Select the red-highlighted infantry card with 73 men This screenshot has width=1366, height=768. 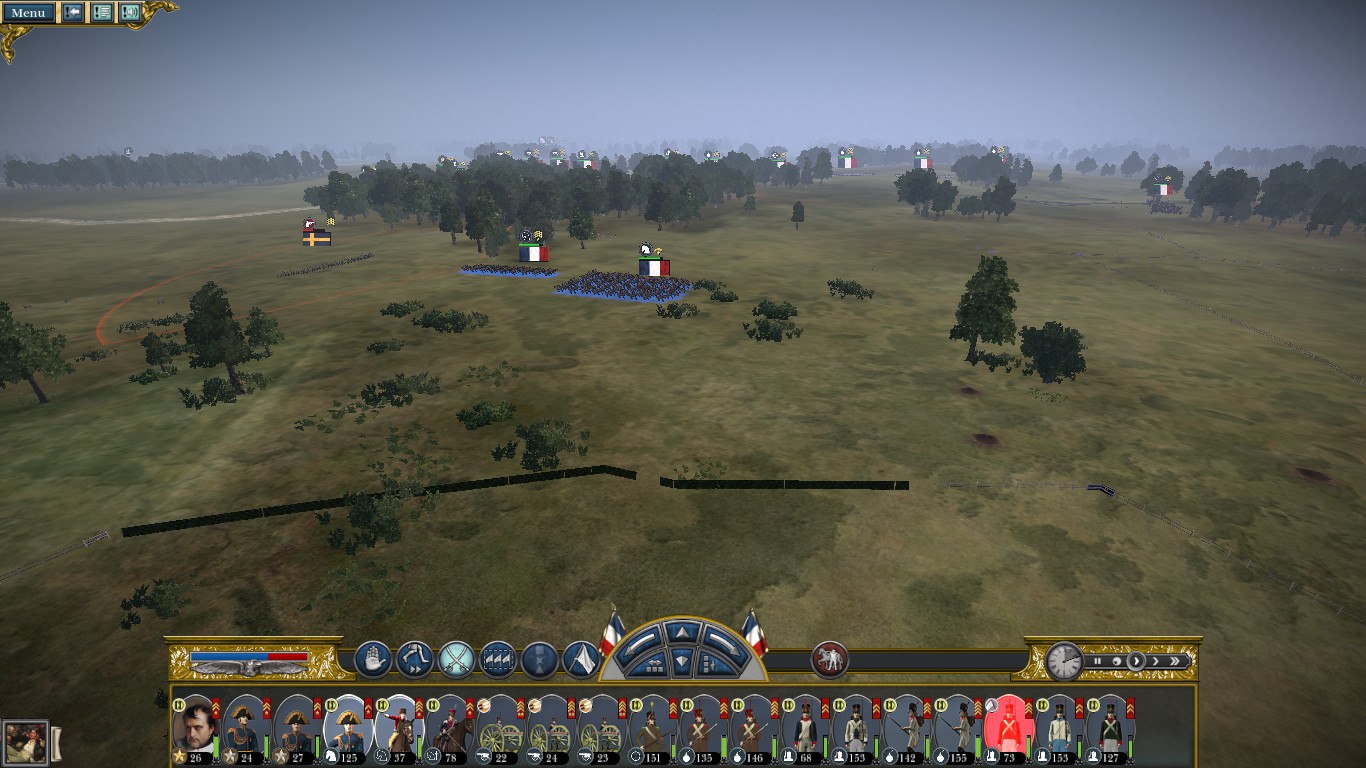point(1006,727)
